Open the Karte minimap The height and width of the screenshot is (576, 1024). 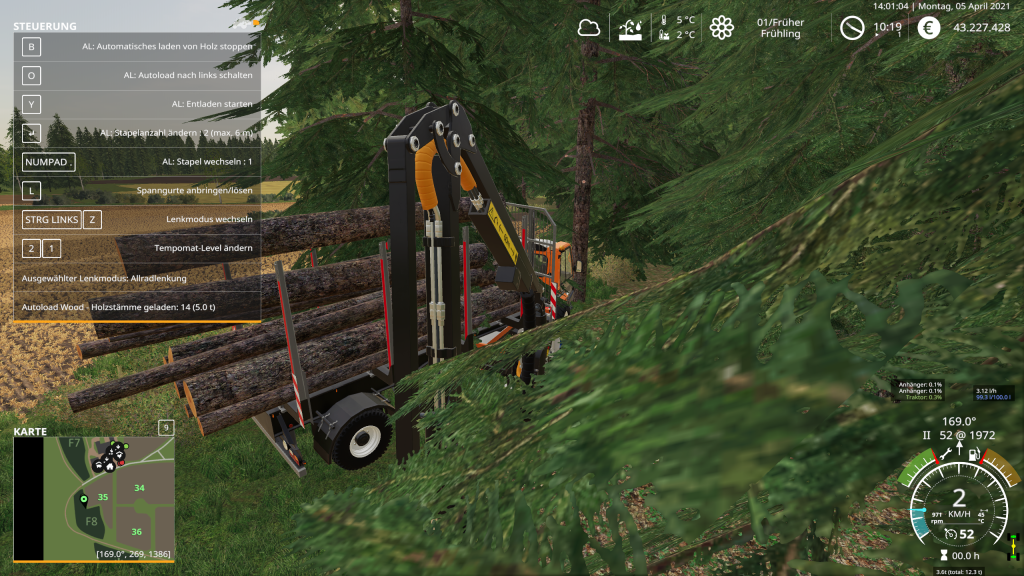(94, 496)
